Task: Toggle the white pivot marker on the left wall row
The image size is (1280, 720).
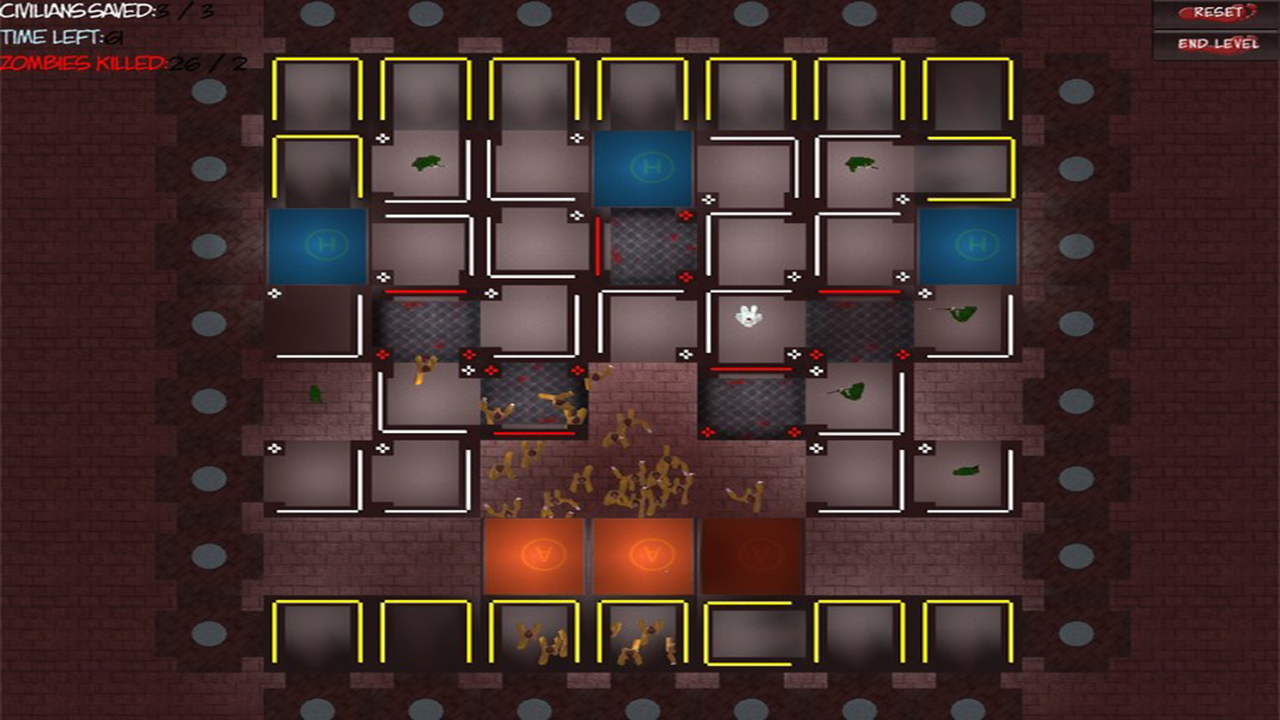Action: click(275, 294)
